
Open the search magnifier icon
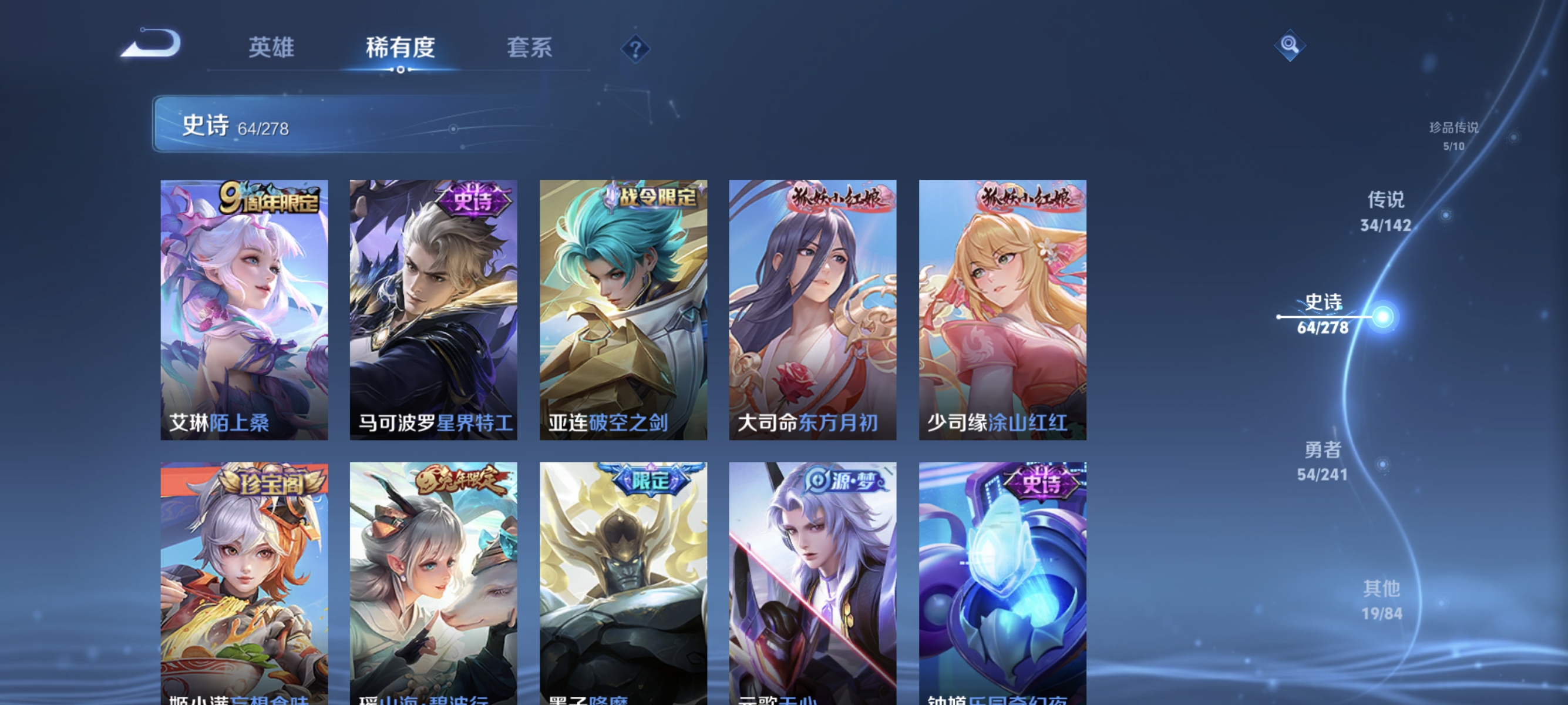coord(1290,45)
